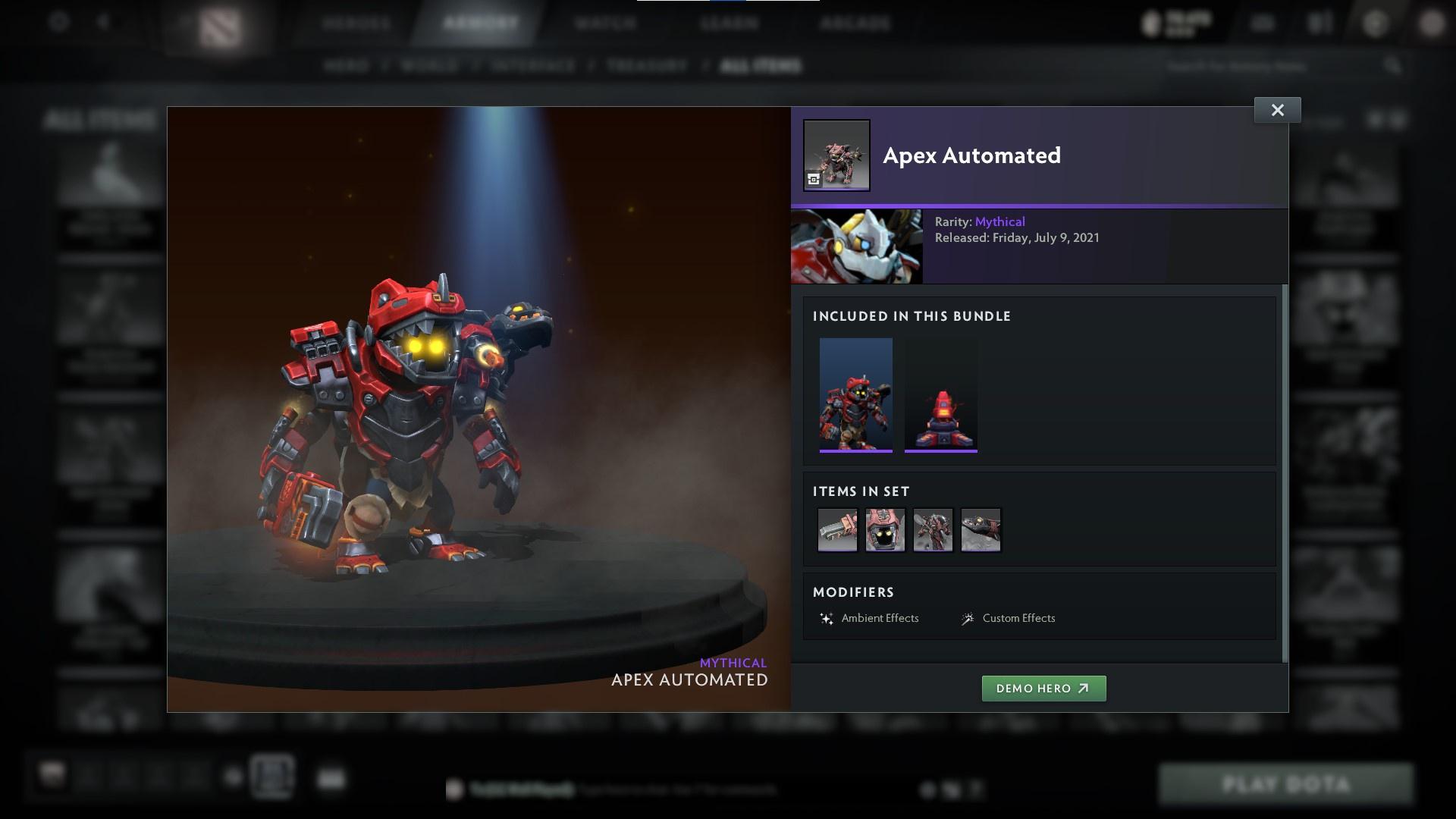
Task: Select ALL ITEMS in the breadcrumb menu
Action: coord(761,66)
